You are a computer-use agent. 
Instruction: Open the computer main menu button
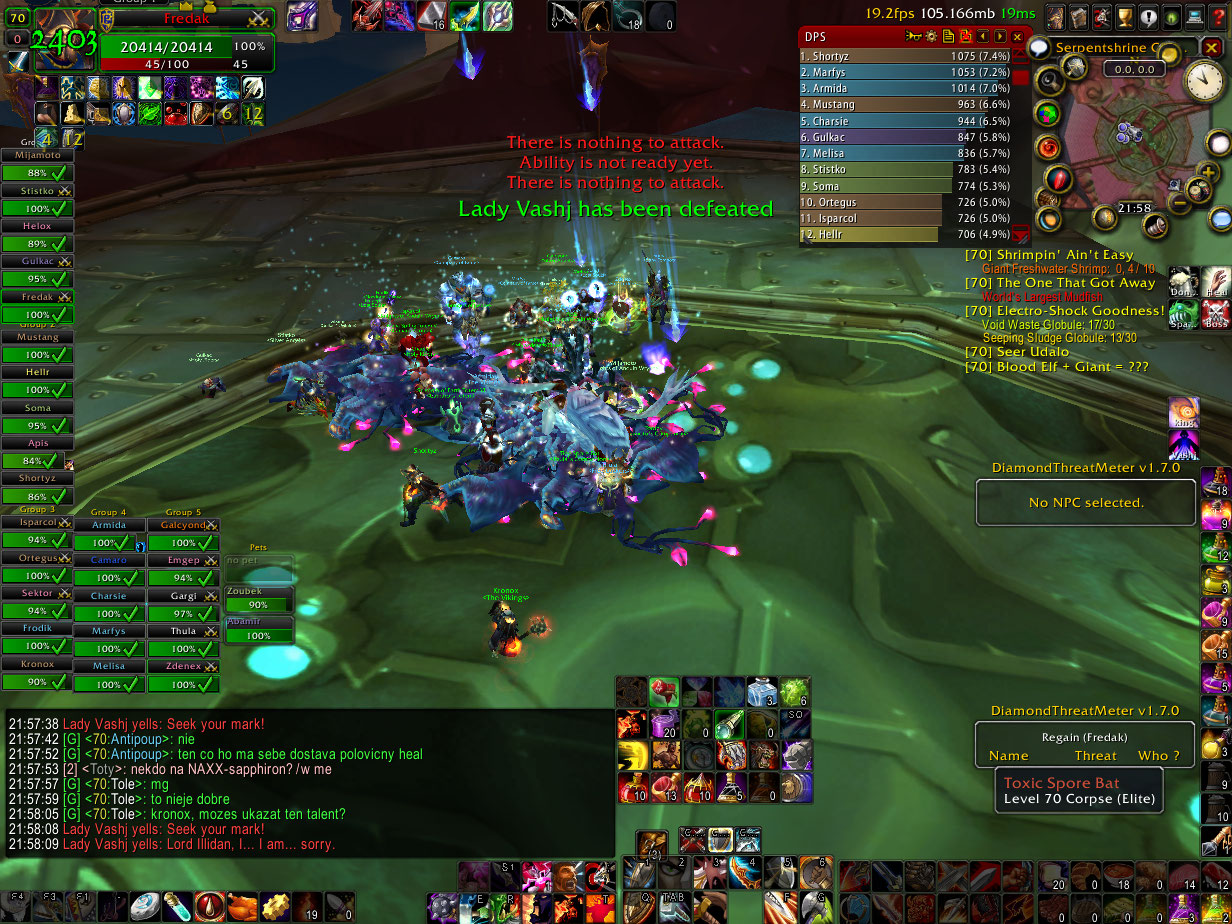coord(1193,17)
